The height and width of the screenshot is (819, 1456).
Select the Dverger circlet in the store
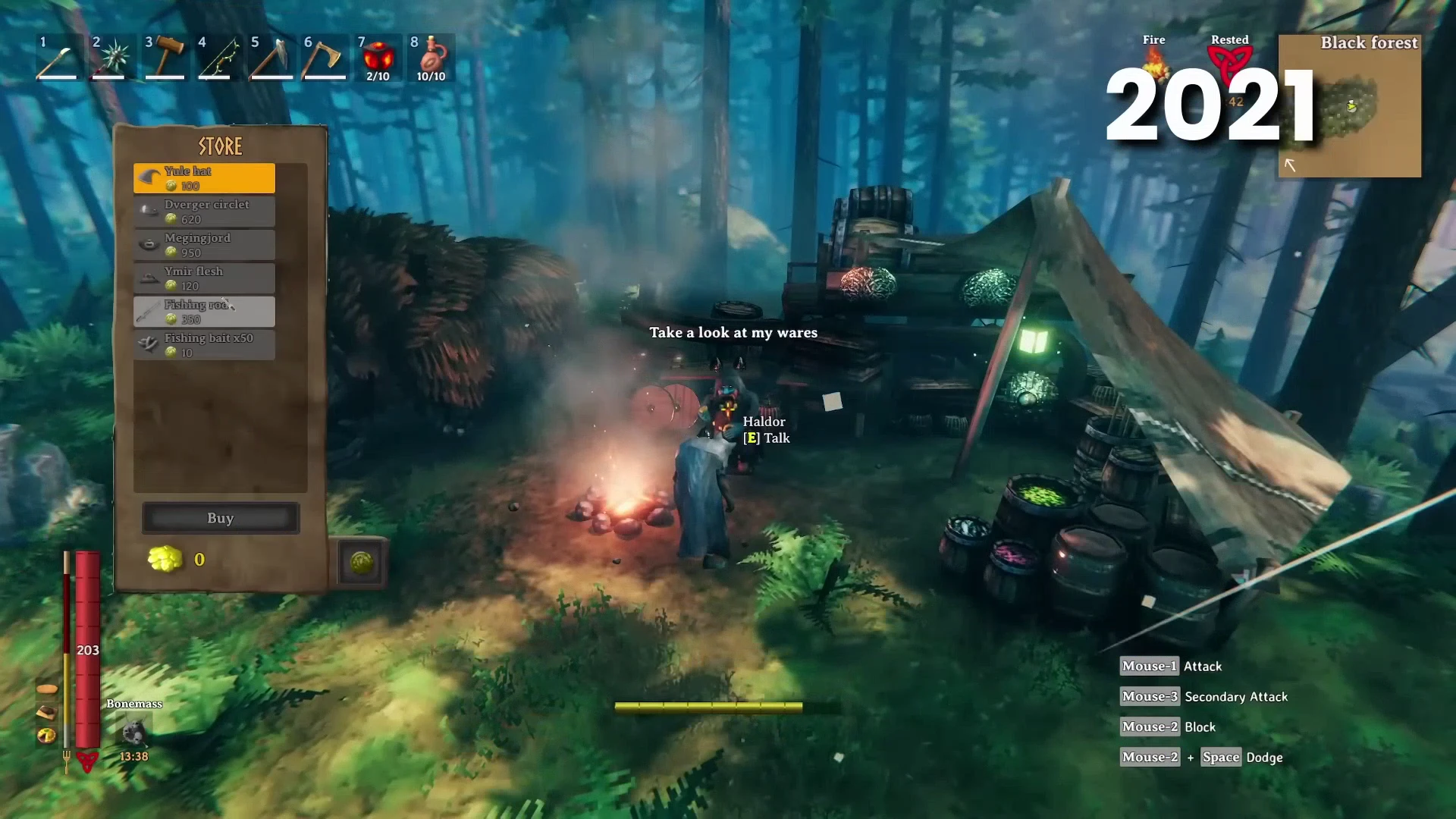point(203,211)
